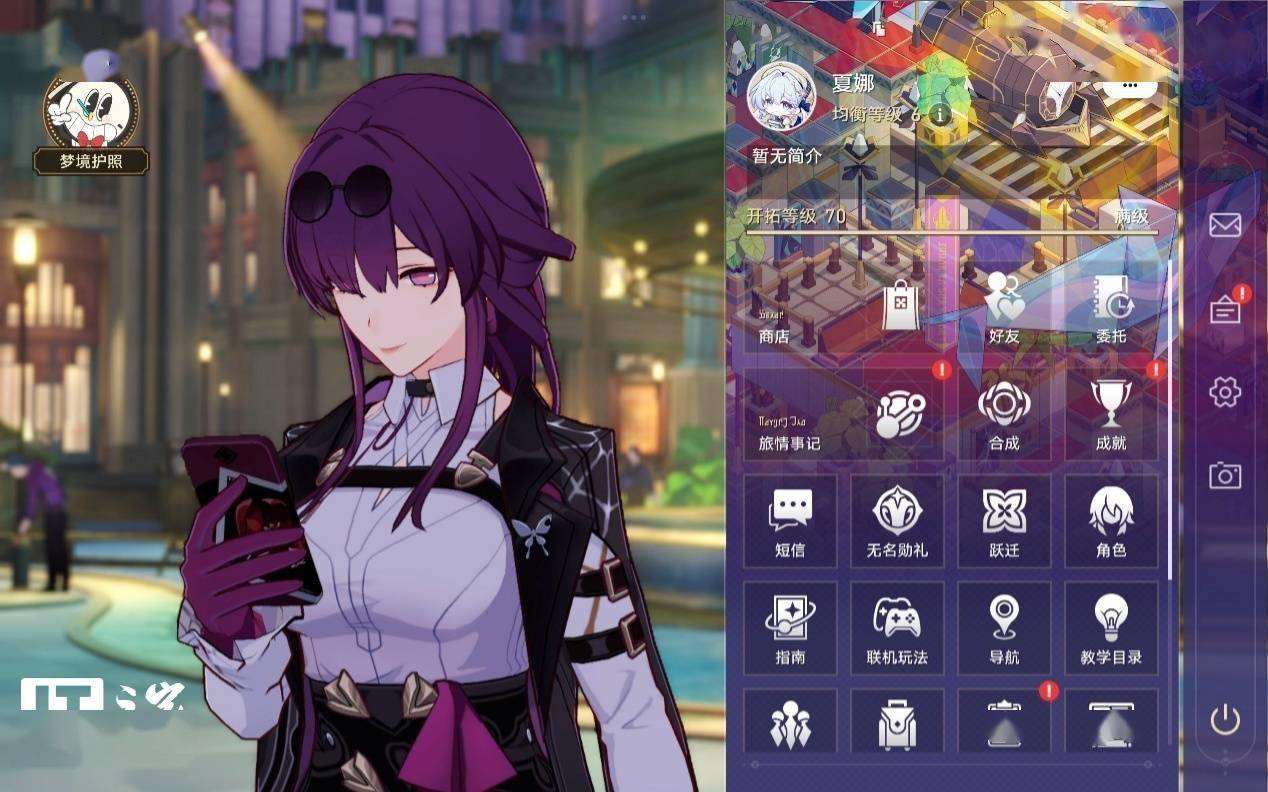The image size is (1268, 792).
Task: Open settings via the gear icon
Action: [x=1225, y=391]
